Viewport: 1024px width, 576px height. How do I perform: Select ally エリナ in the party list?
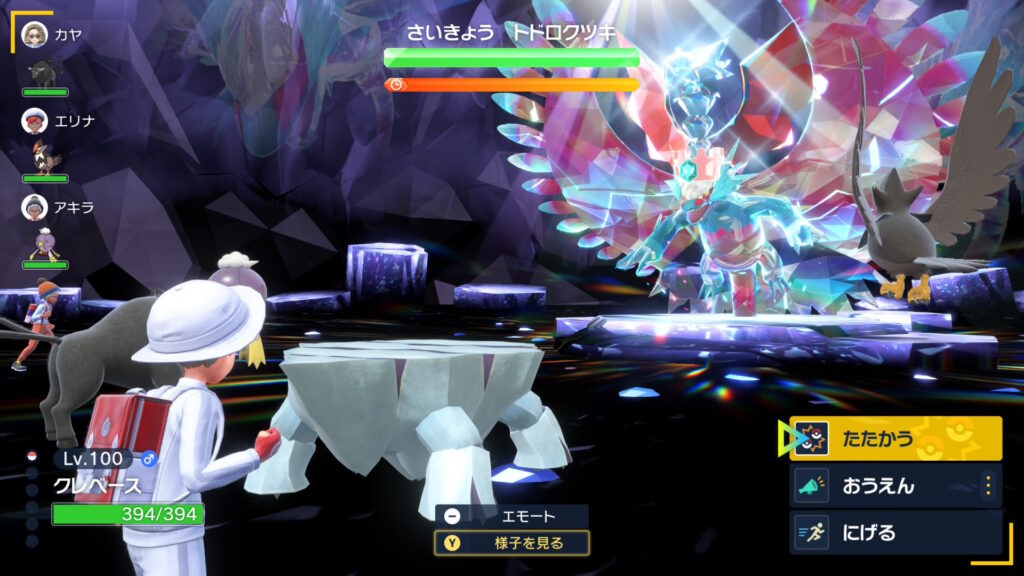pos(57,121)
